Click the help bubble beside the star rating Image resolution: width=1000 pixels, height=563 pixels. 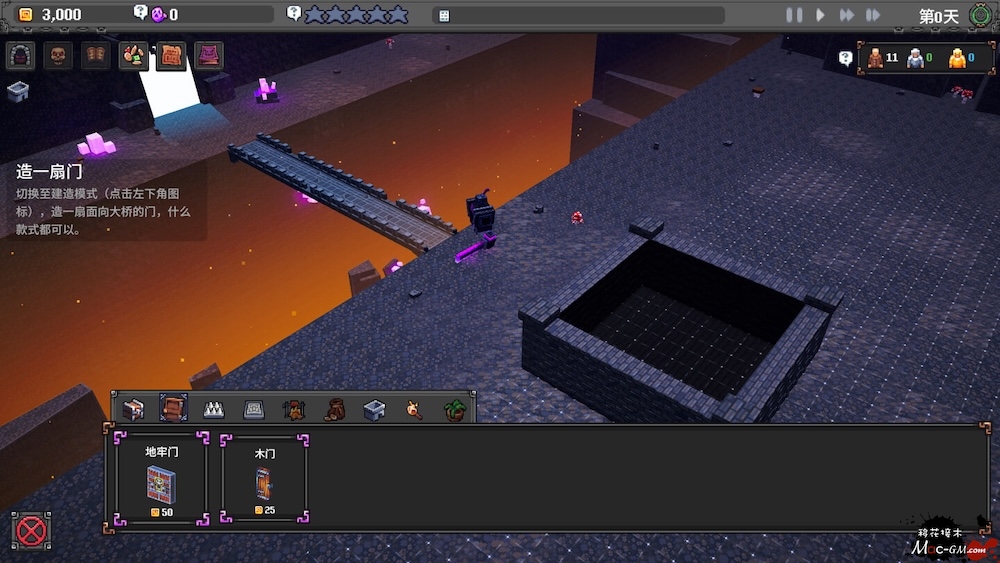point(294,14)
